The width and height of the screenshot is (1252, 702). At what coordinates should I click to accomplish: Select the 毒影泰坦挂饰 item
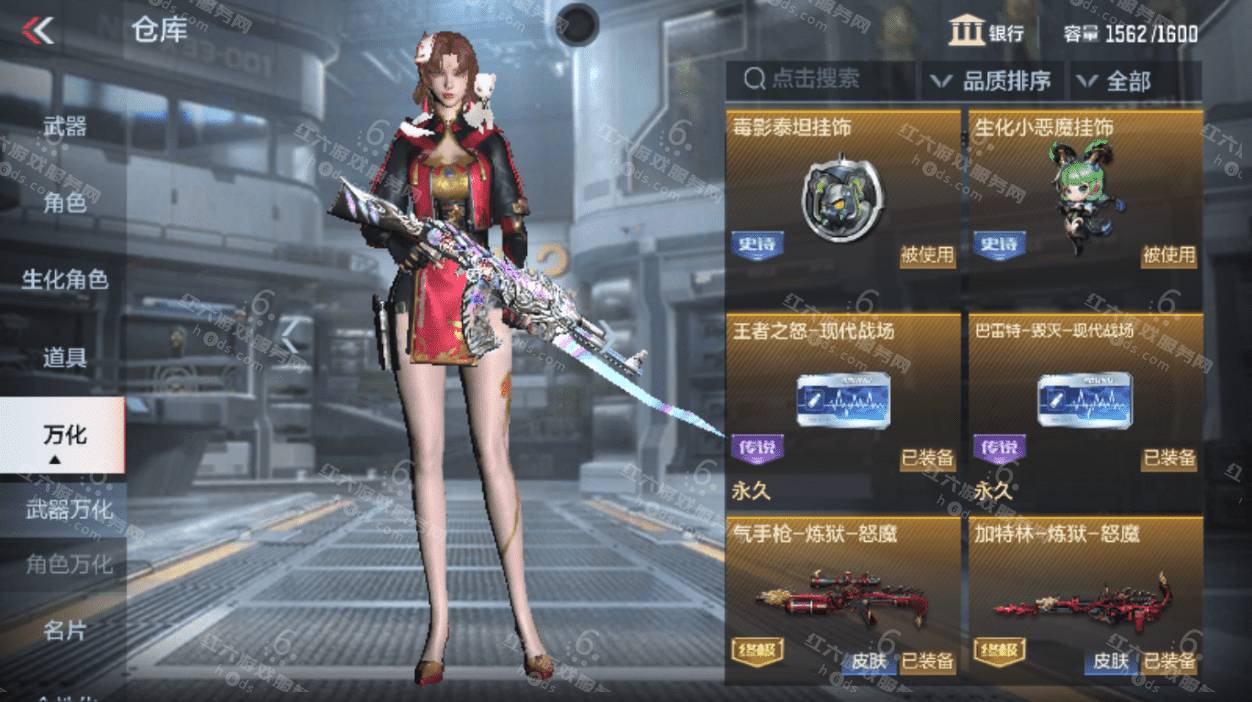click(x=842, y=195)
